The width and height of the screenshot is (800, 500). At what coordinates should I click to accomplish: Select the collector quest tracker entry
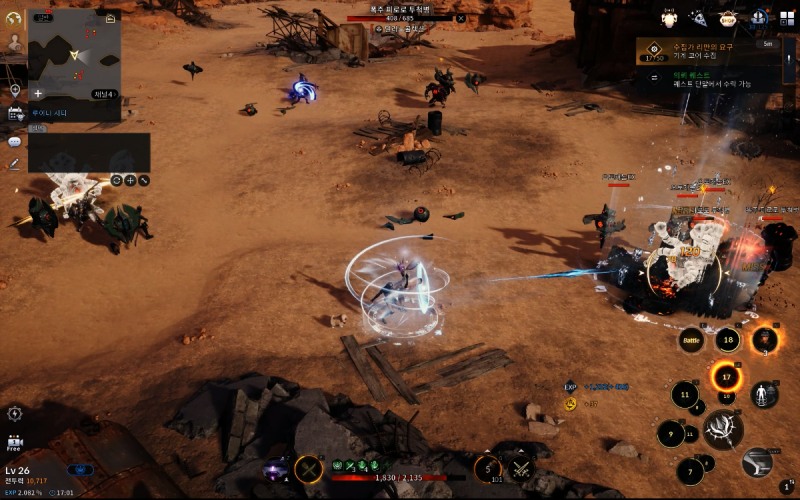pyautogui.click(x=712, y=53)
